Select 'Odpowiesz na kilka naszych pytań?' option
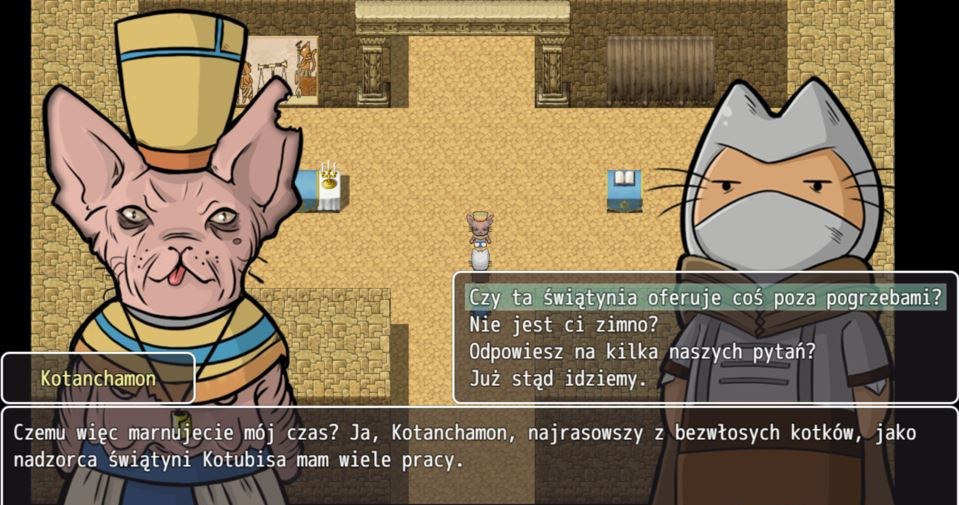This screenshot has height=505, width=959. pos(642,352)
